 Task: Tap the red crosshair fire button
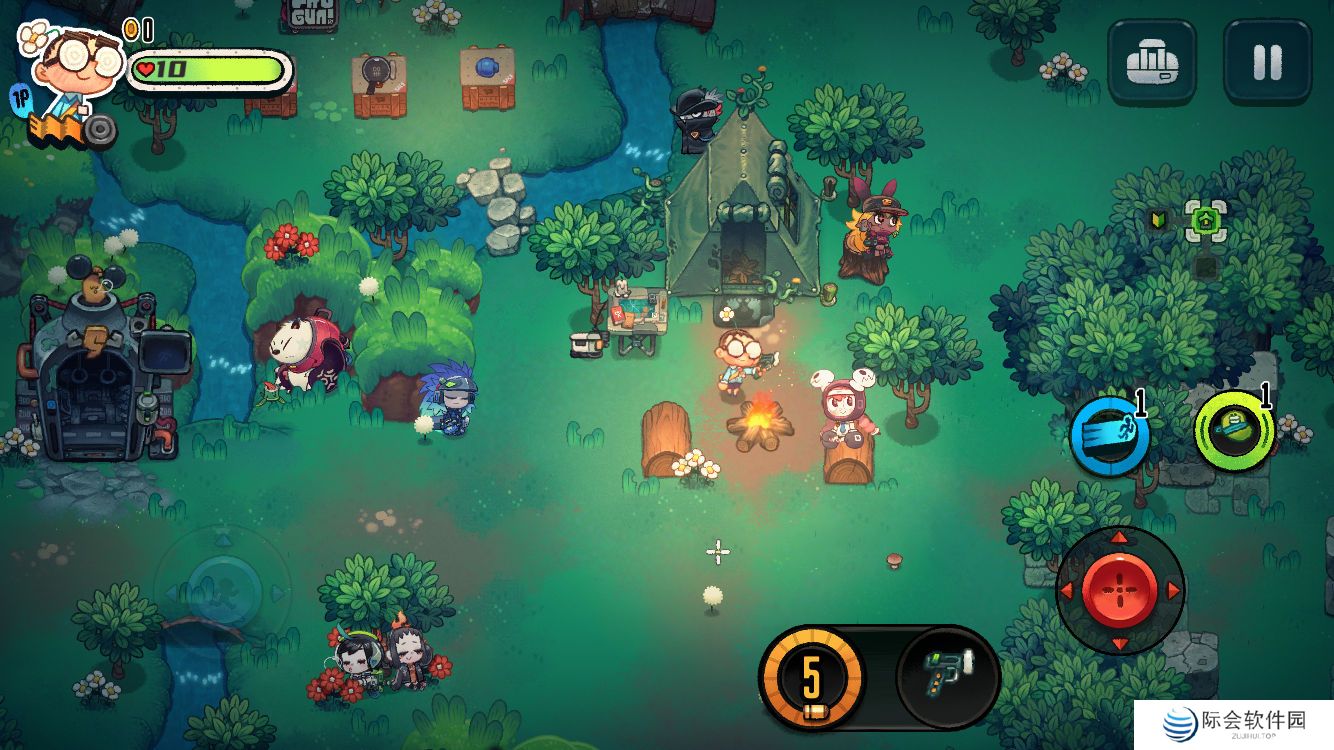point(1120,590)
